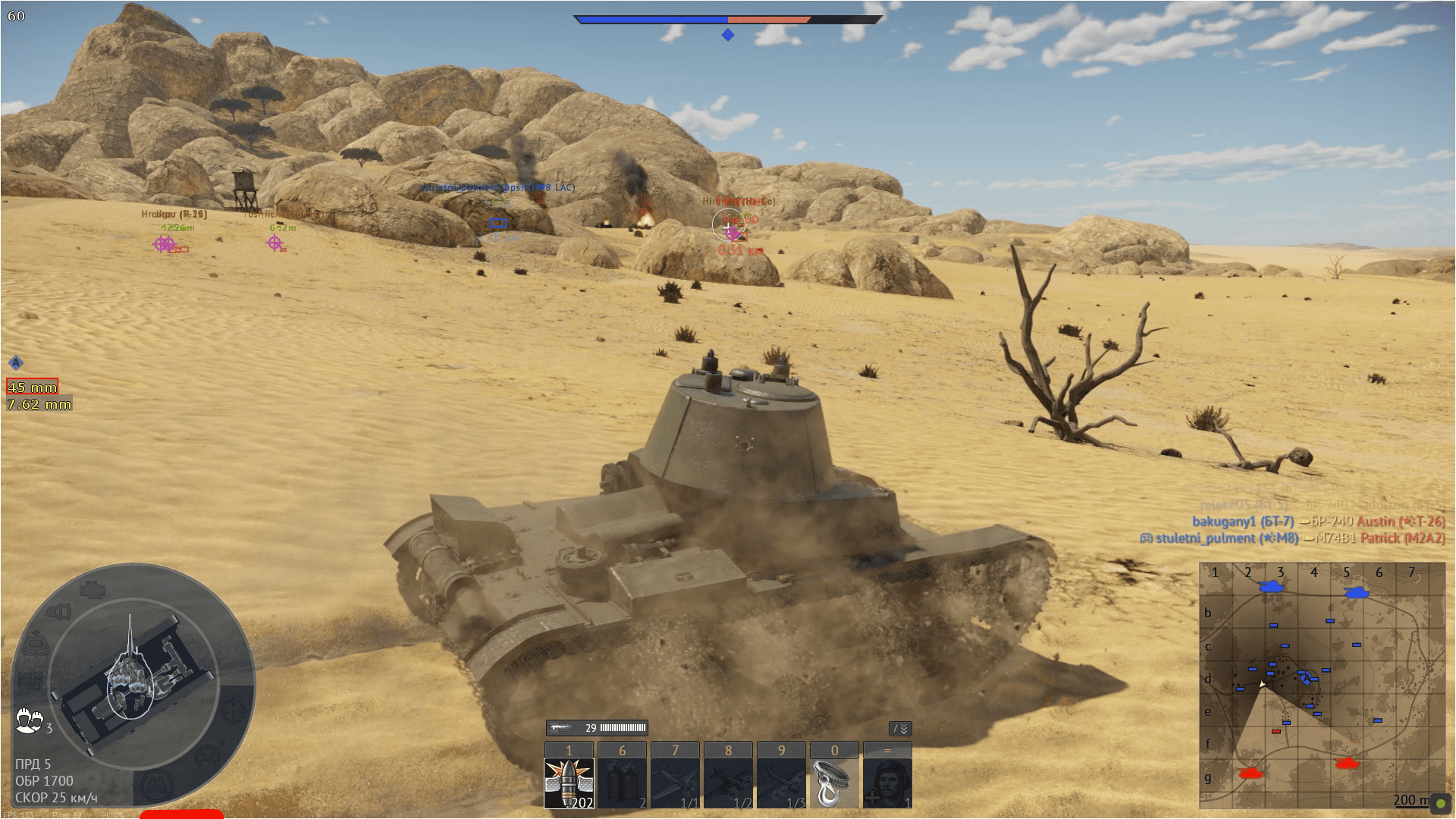Switch to the 7.62 mm machine gun

[39, 405]
